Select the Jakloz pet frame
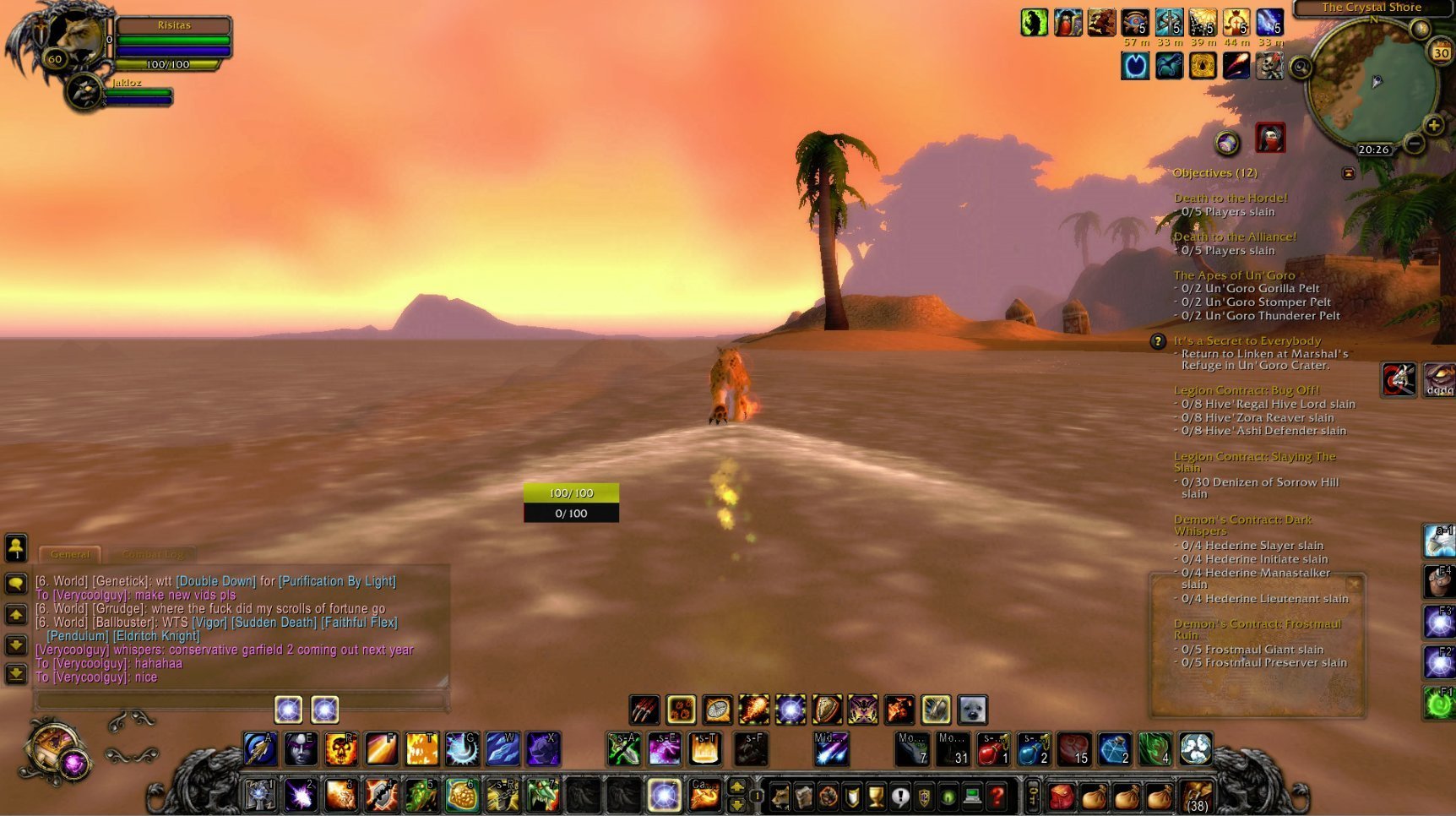The height and width of the screenshot is (816, 1456). coord(85,92)
